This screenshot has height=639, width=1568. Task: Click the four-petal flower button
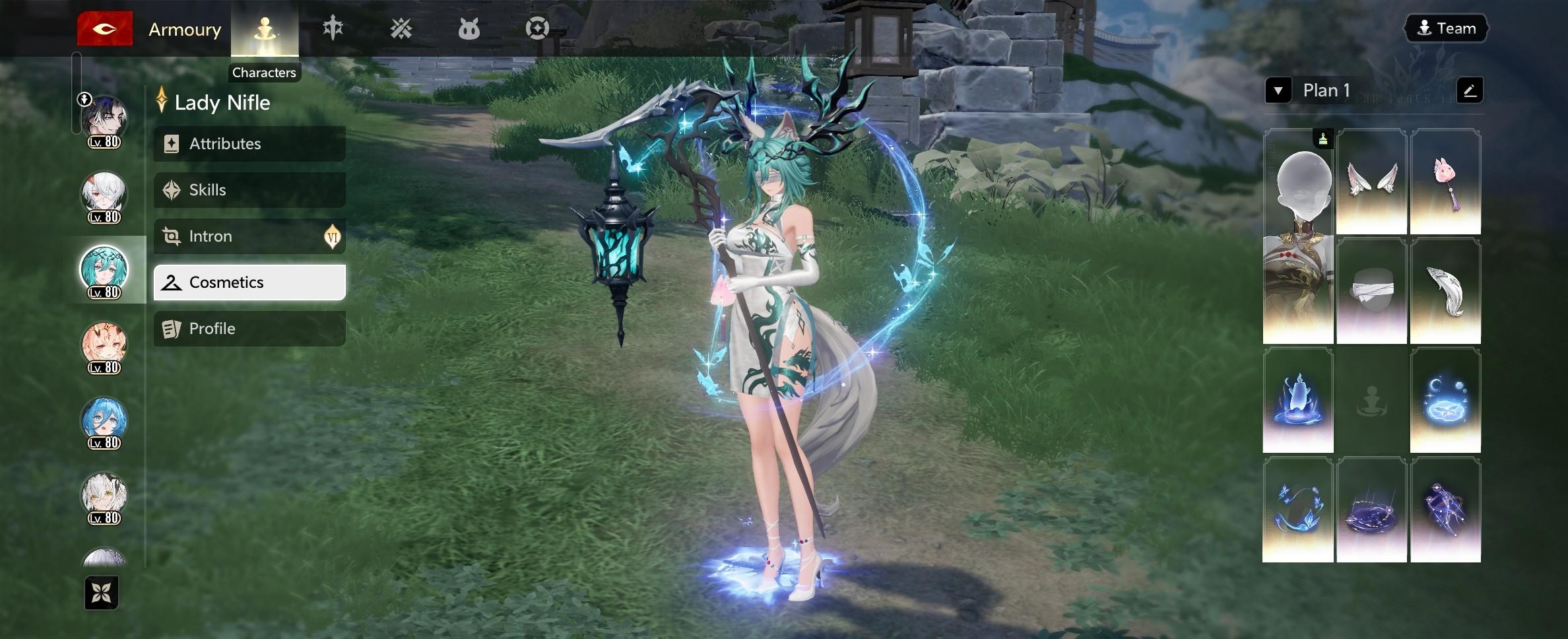(102, 593)
